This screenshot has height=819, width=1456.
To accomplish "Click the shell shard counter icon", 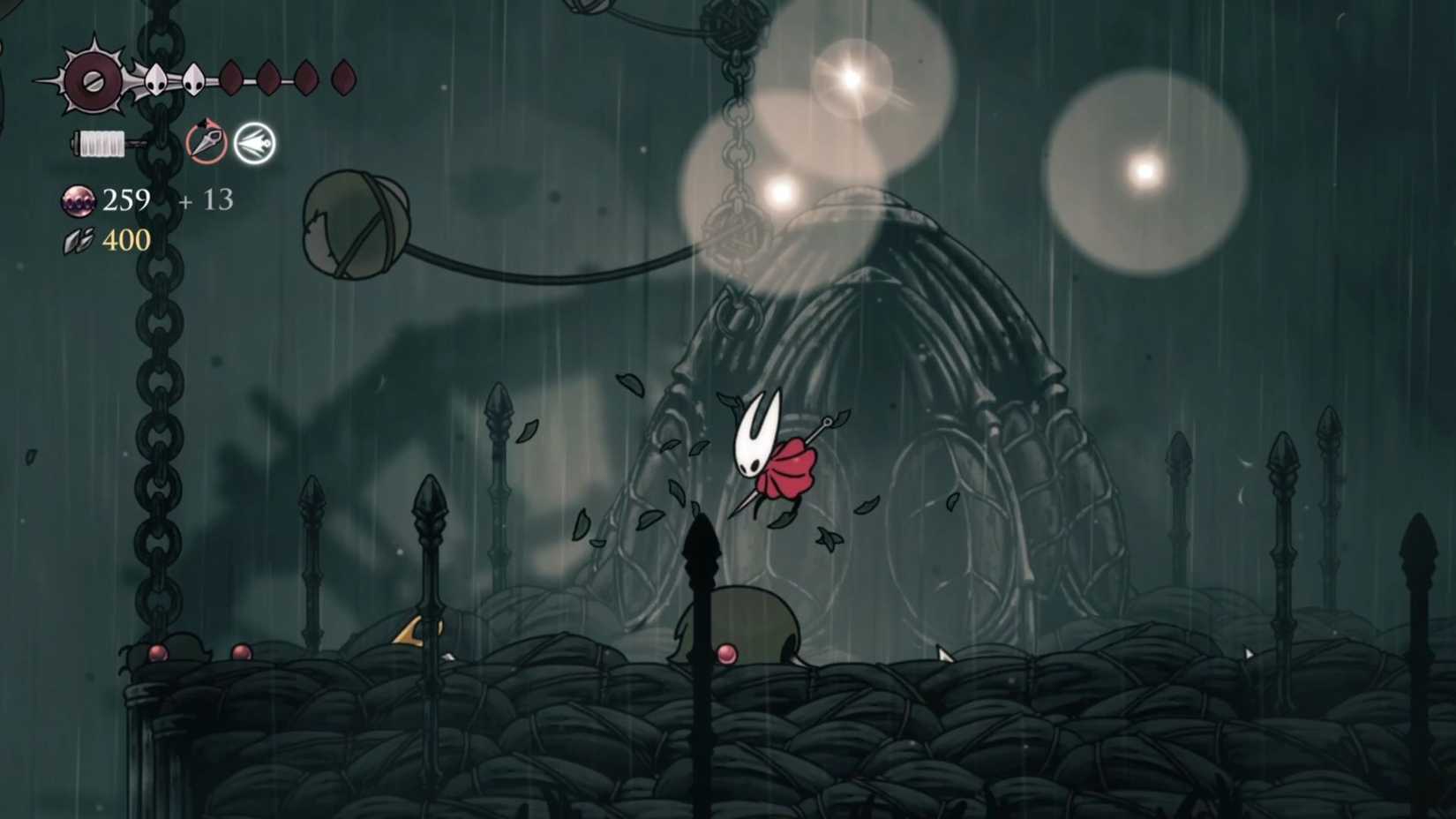I will pos(79,239).
